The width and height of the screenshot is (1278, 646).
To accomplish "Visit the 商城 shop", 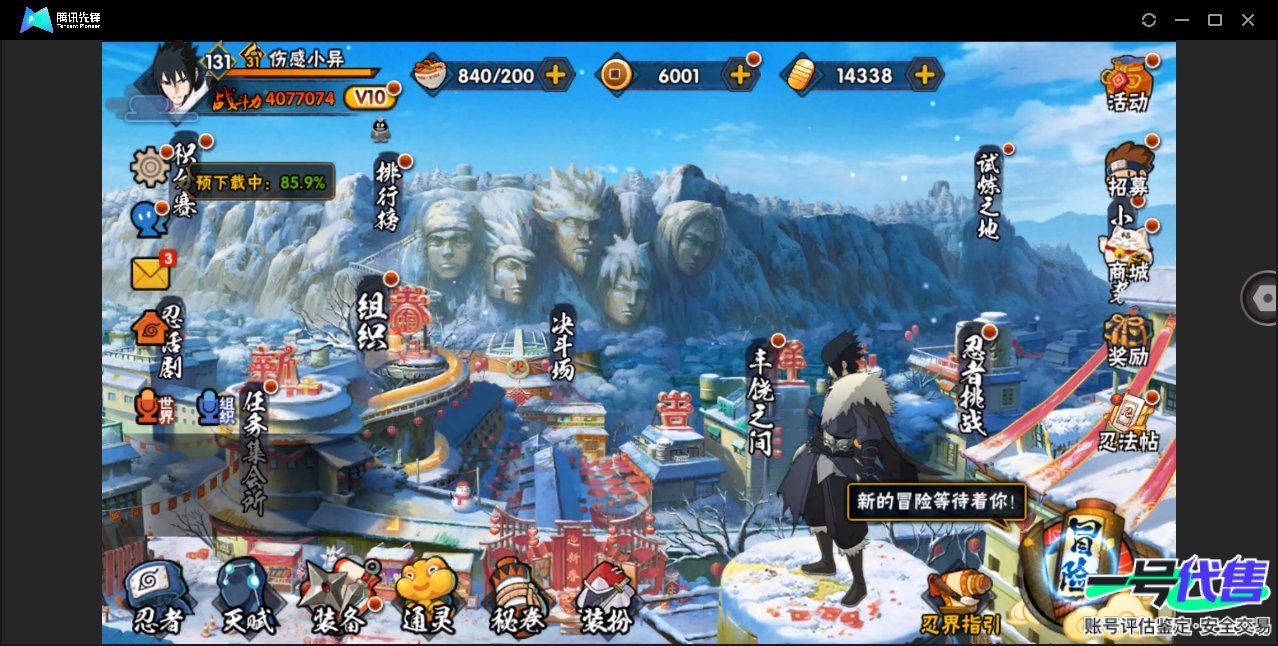I will click(1127, 254).
